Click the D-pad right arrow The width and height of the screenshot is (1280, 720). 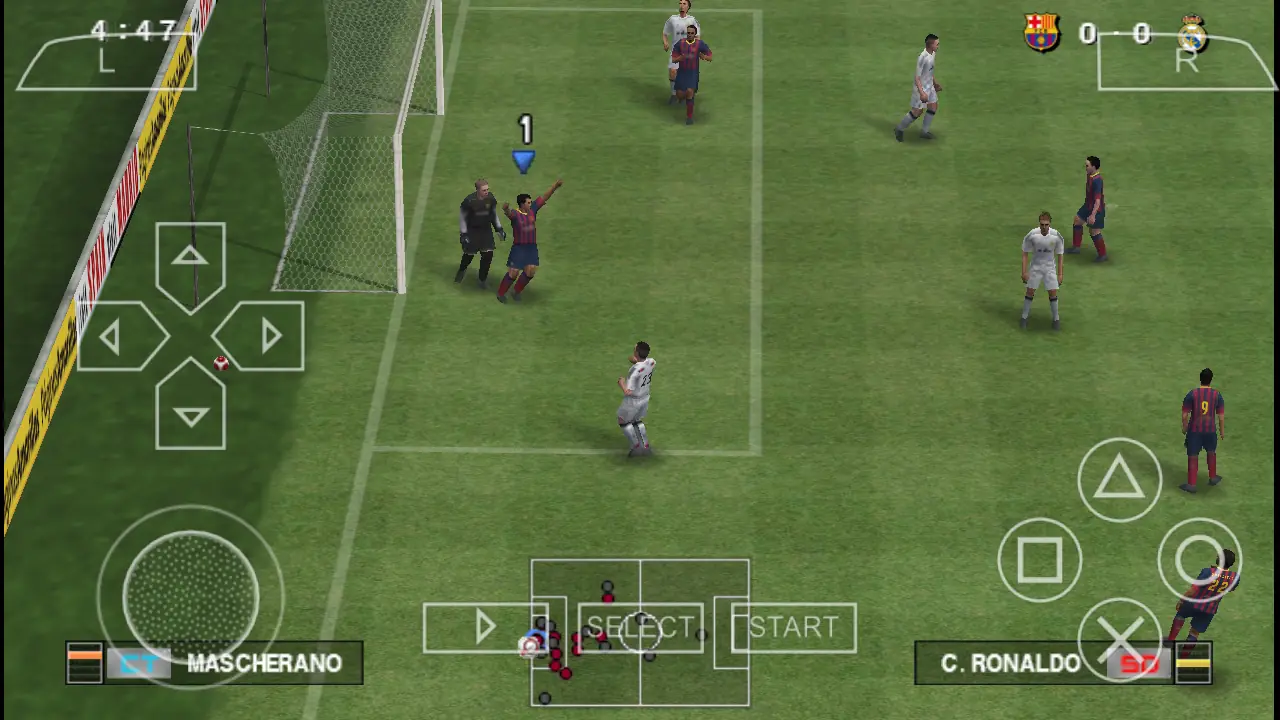tap(262, 337)
